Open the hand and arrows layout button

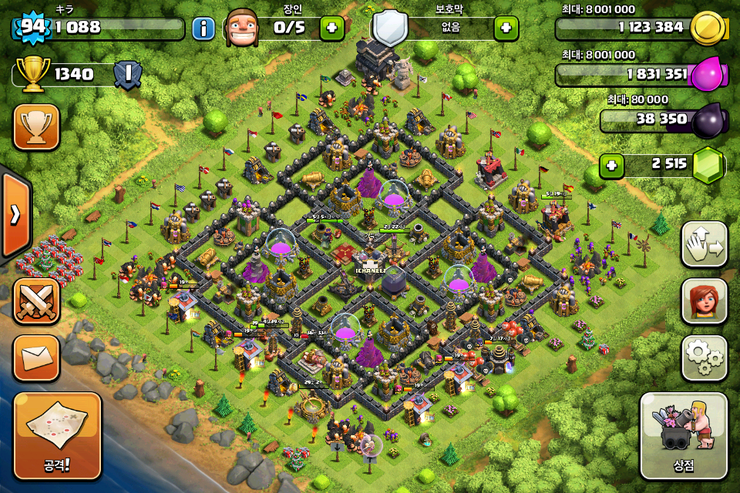[704, 245]
